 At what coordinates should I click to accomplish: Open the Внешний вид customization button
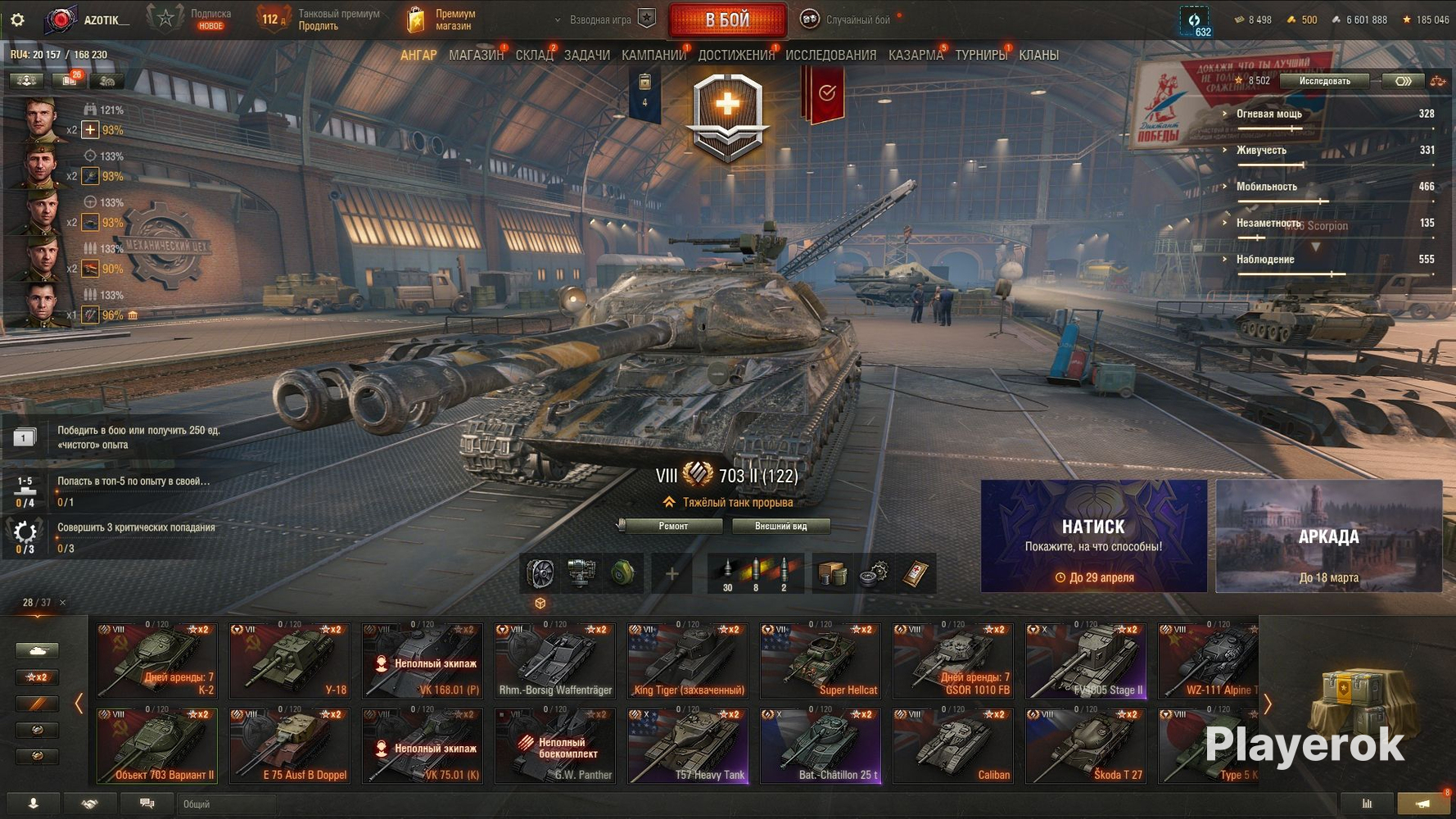[780, 526]
